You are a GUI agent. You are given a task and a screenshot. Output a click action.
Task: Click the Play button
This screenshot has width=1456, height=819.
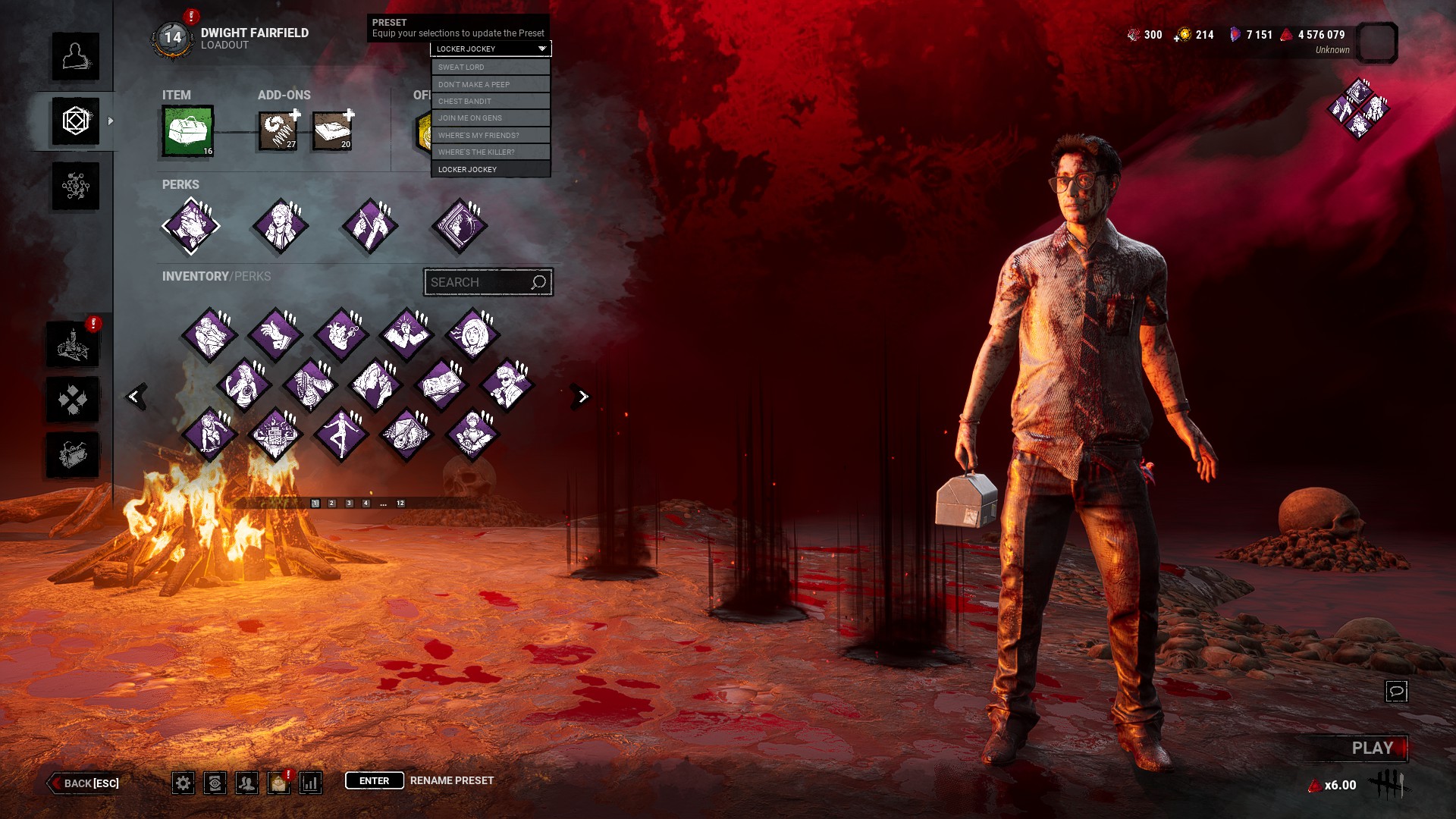[x=1371, y=748]
